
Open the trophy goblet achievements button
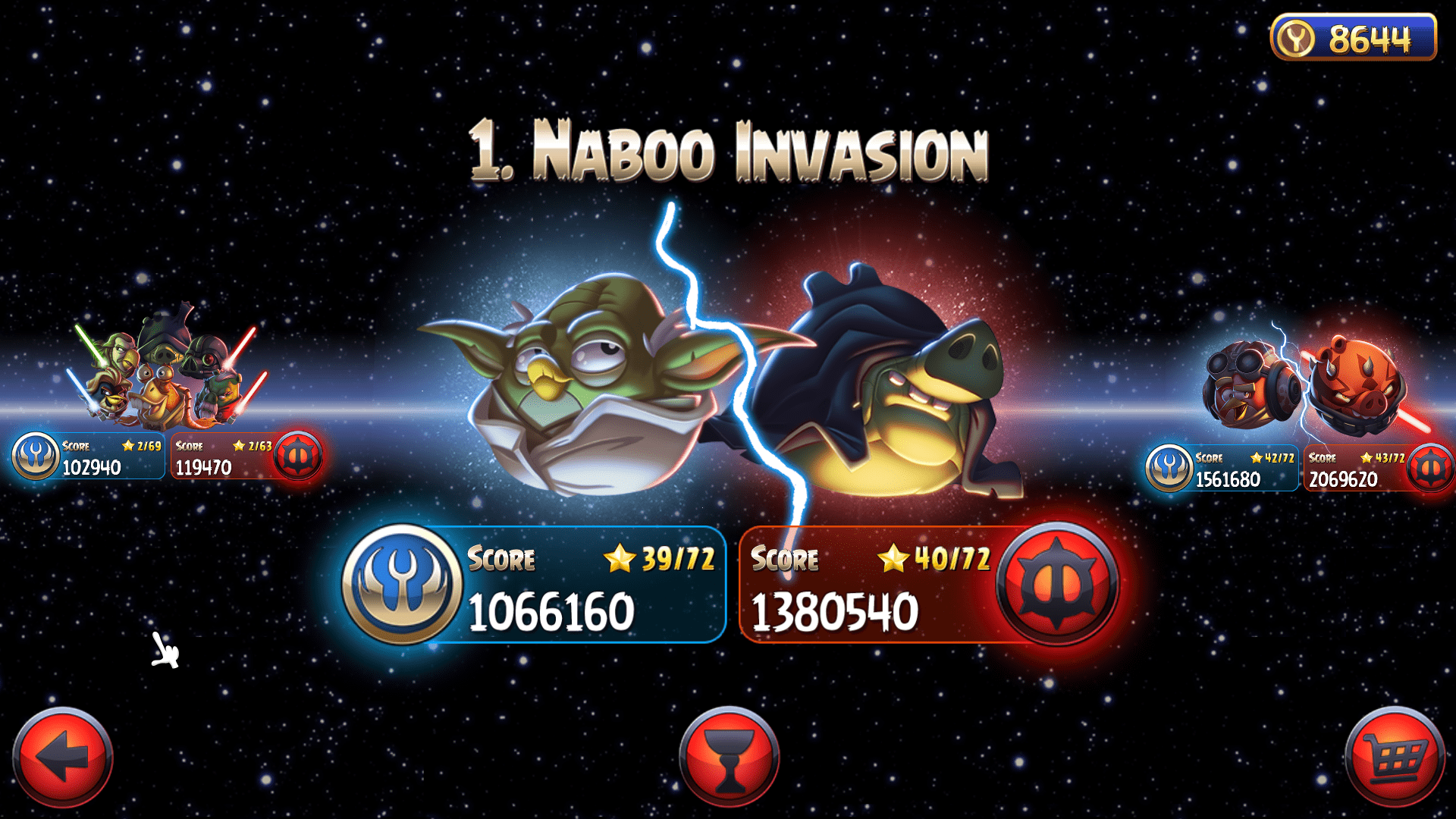coord(729,756)
